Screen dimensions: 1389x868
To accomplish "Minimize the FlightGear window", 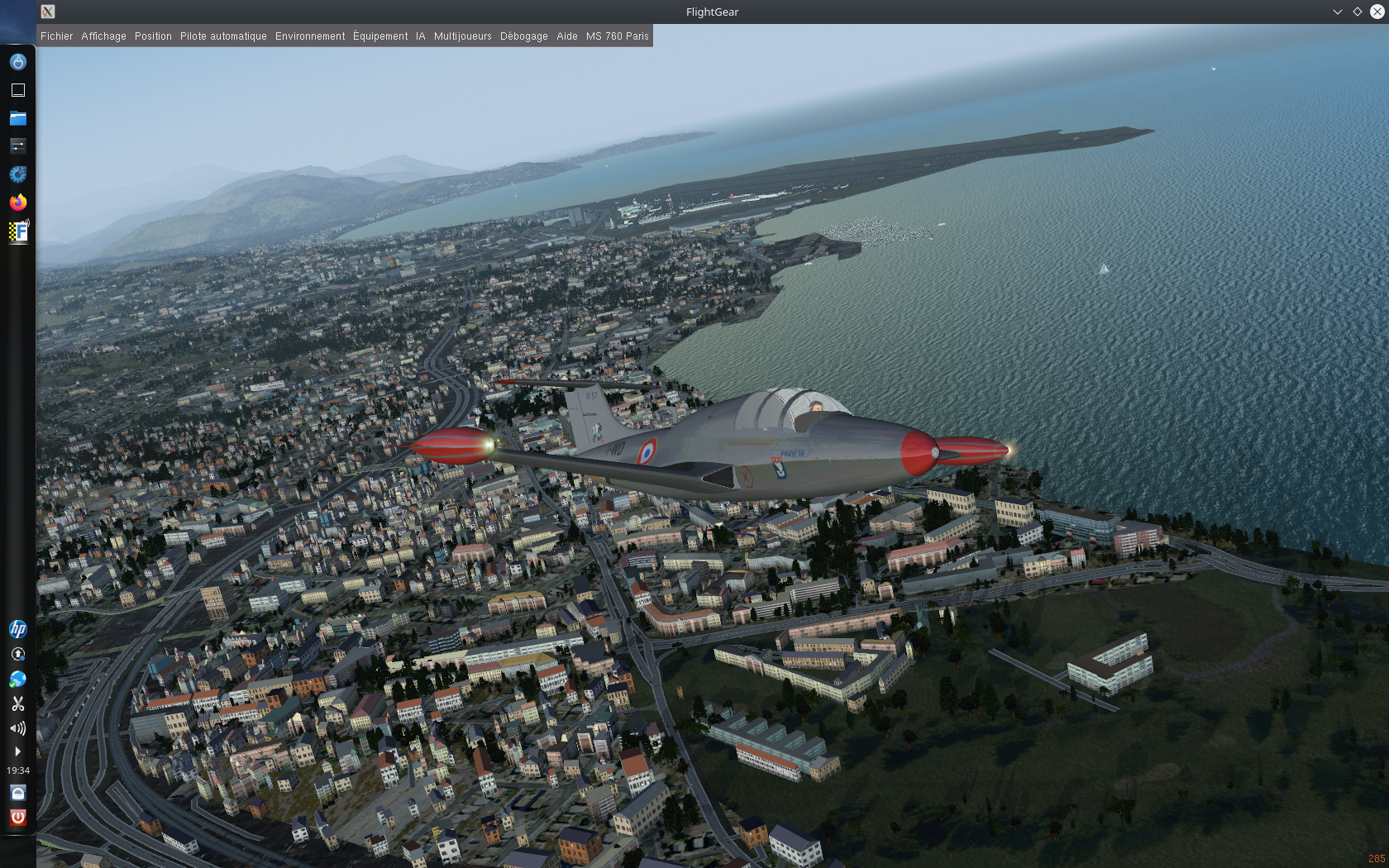I will tap(1337, 12).
